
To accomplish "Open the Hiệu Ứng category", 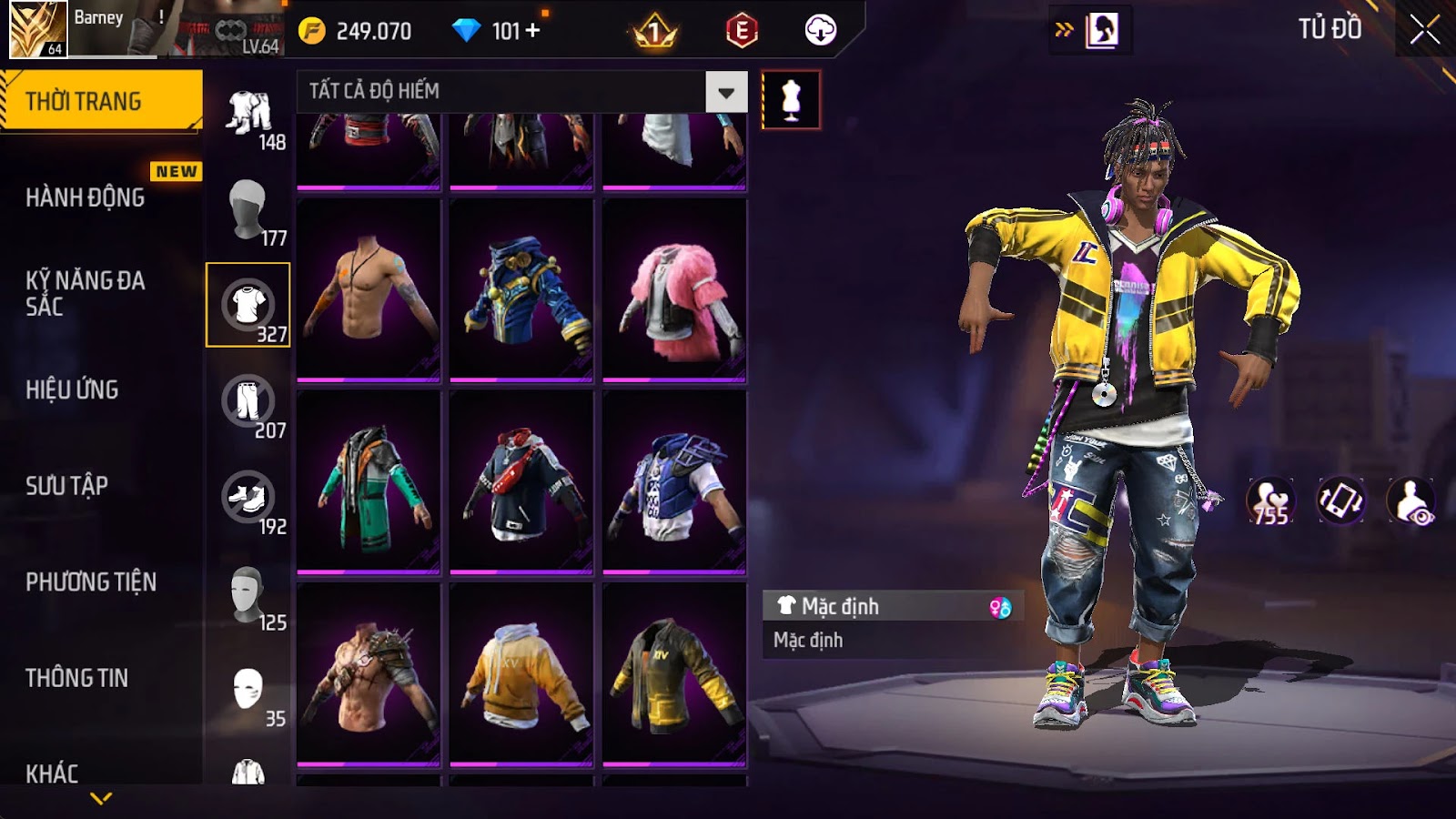I will pyautogui.click(x=72, y=389).
